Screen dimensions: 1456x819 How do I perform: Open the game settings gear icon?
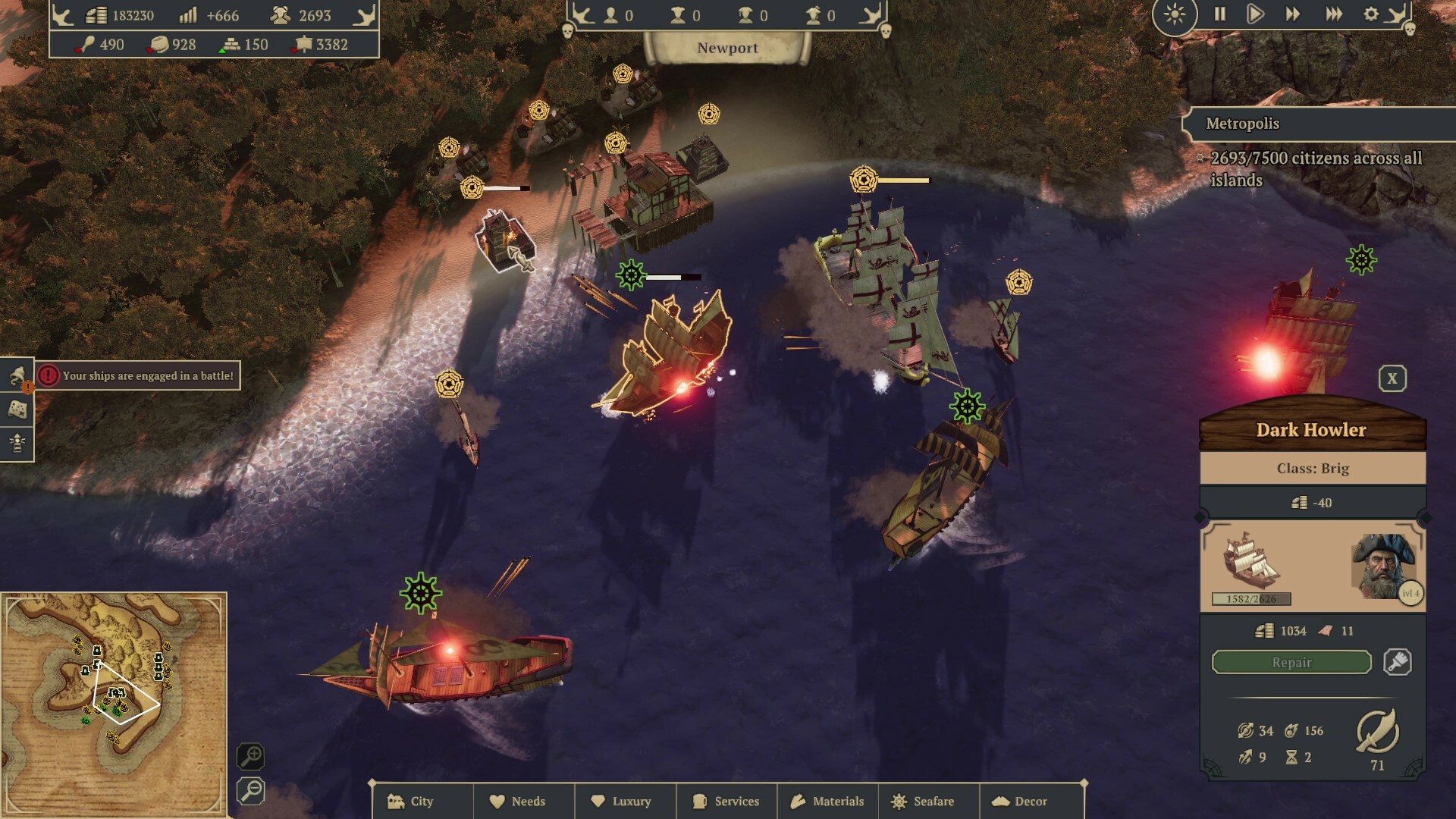1371,14
